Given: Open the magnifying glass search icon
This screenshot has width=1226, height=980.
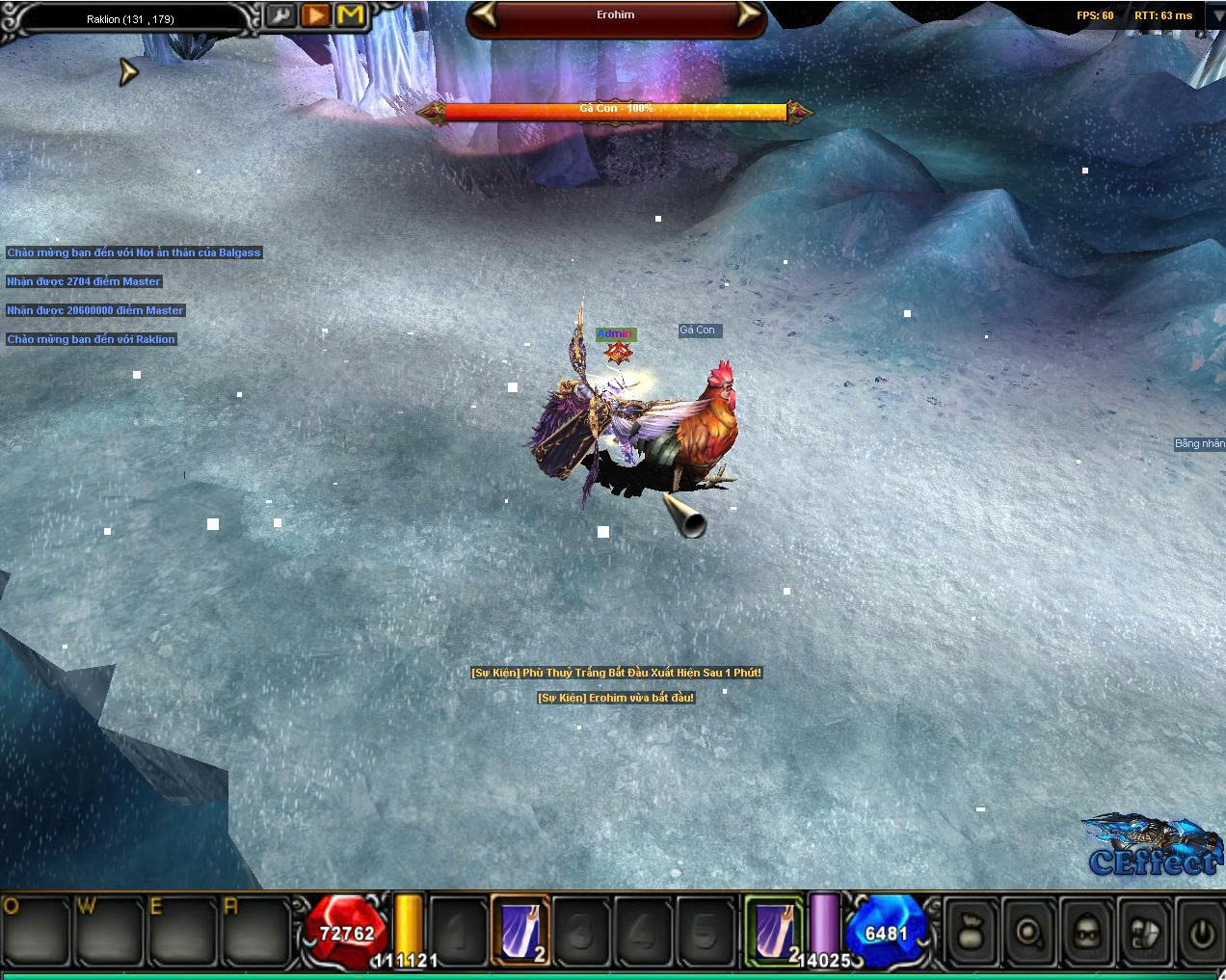Looking at the screenshot, I should [x=1030, y=932].
